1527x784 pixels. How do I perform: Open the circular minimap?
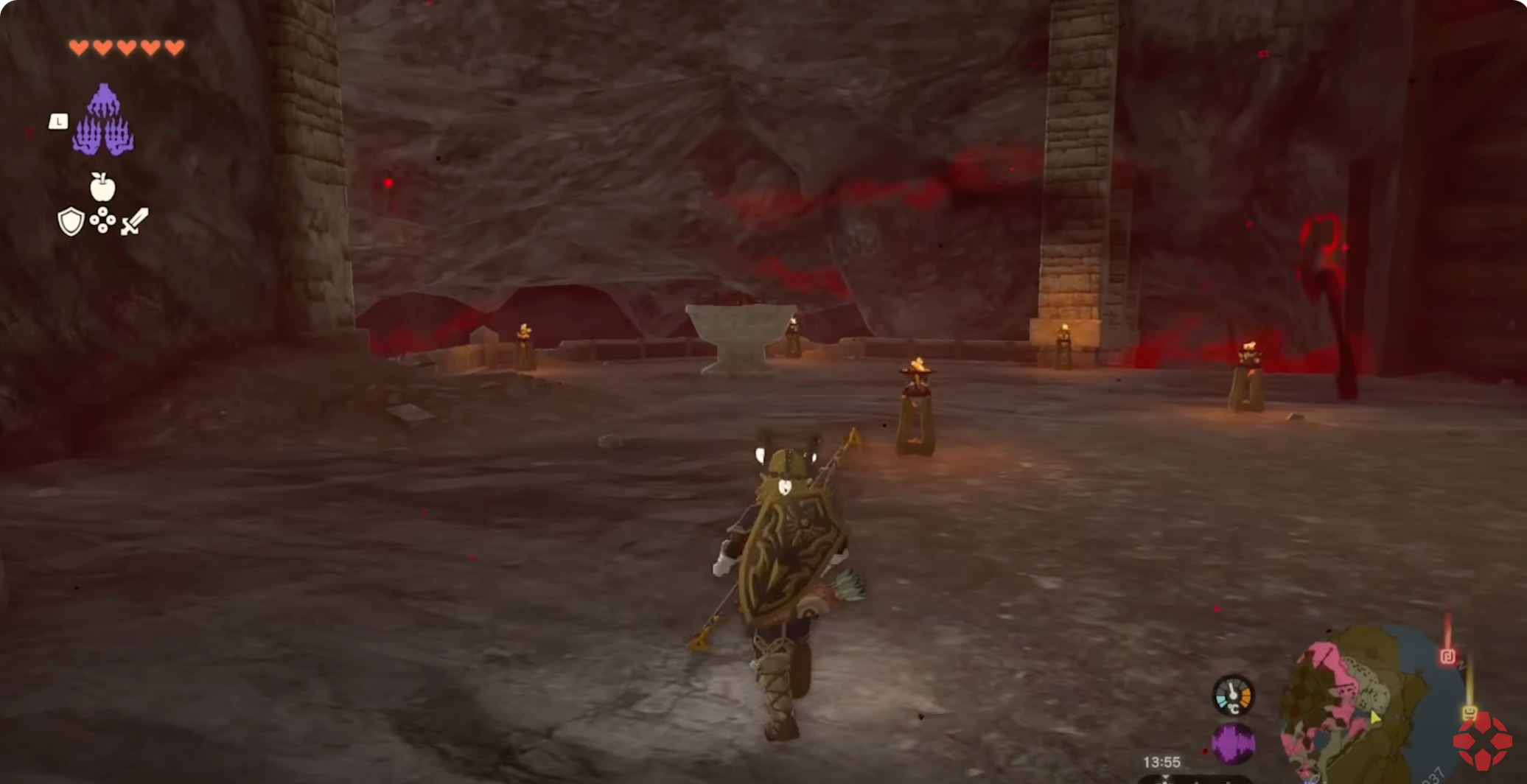(x=1363, y=704)
